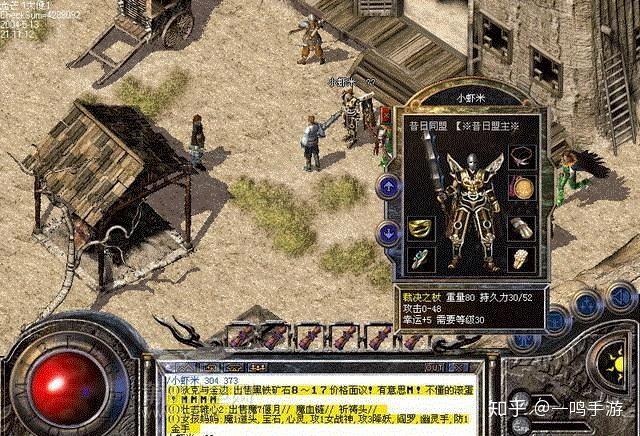This screenshot has width=640, height=436.
Task: Inspect the gold medal equipment slot
Action: point(521,187)
